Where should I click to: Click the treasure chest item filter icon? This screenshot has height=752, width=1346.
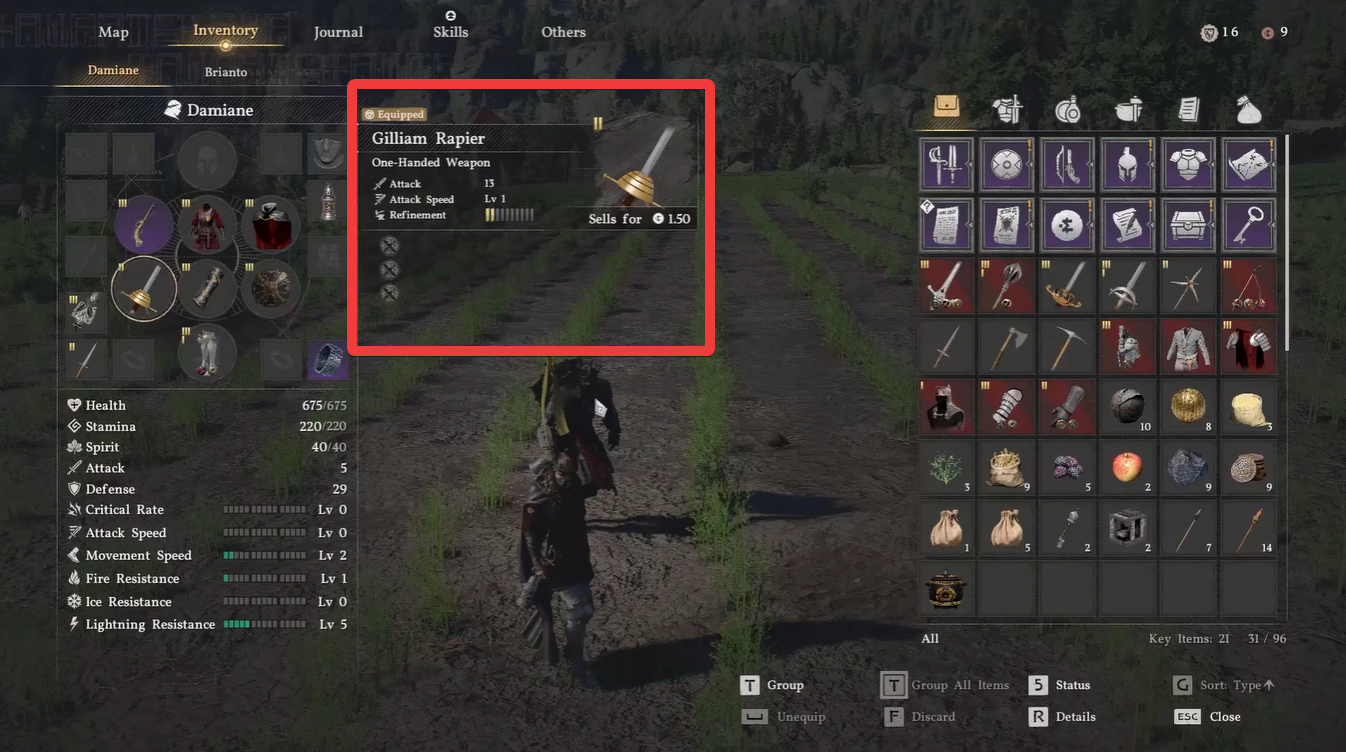(x=1187, y=224)
